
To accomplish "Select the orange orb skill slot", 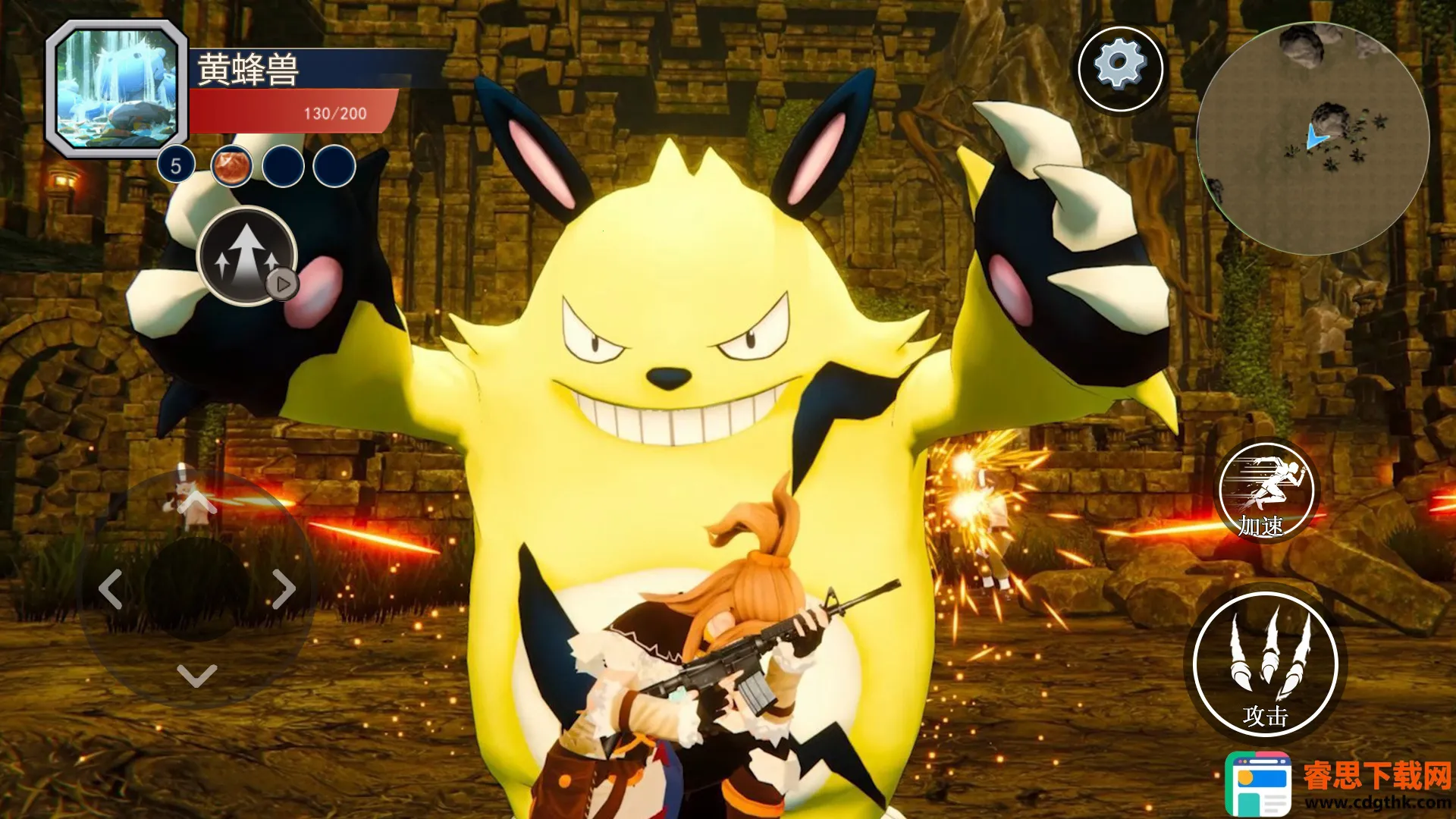I will click(x=231, y=166).
